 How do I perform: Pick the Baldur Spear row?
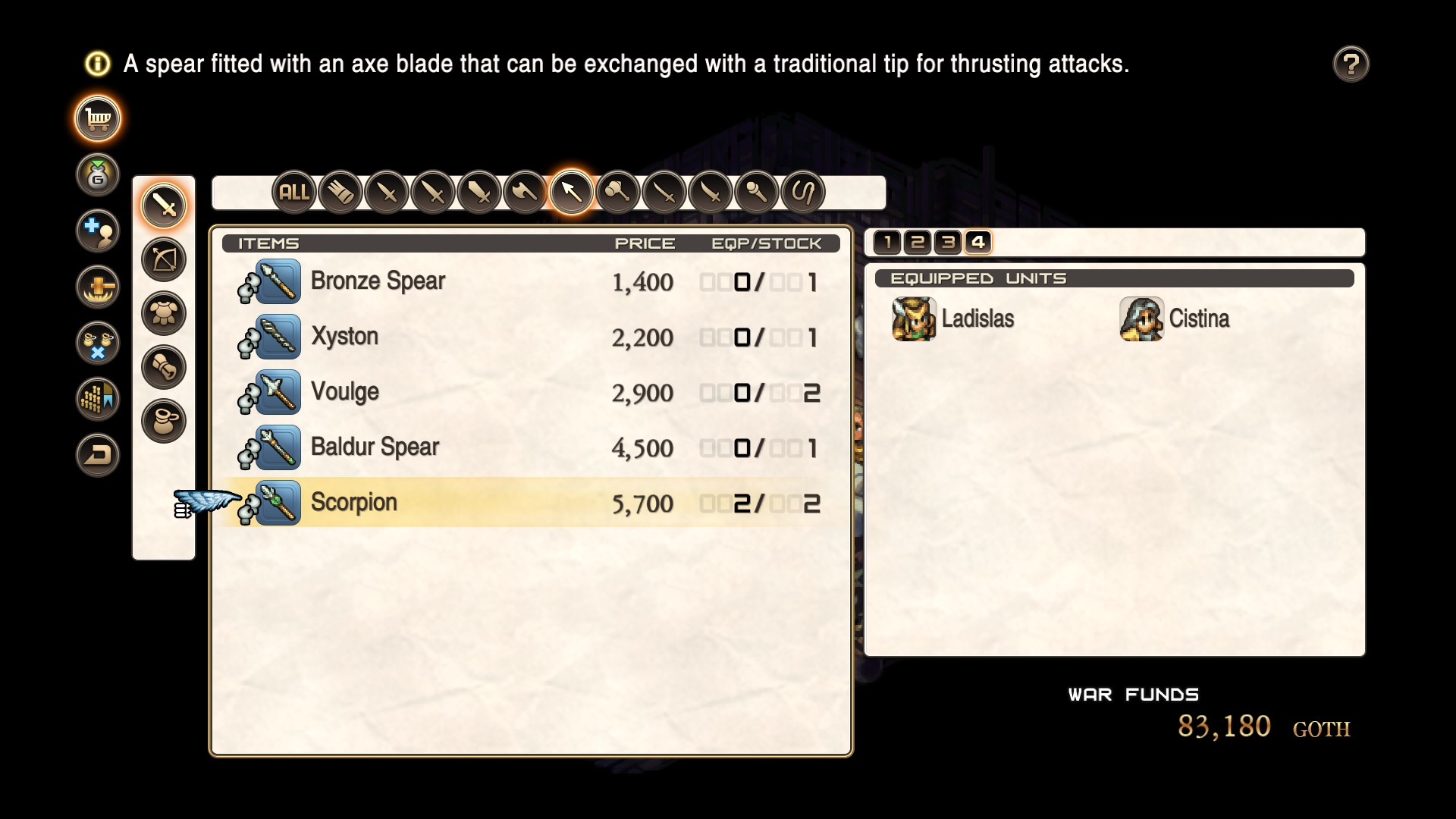click(531, 447)
